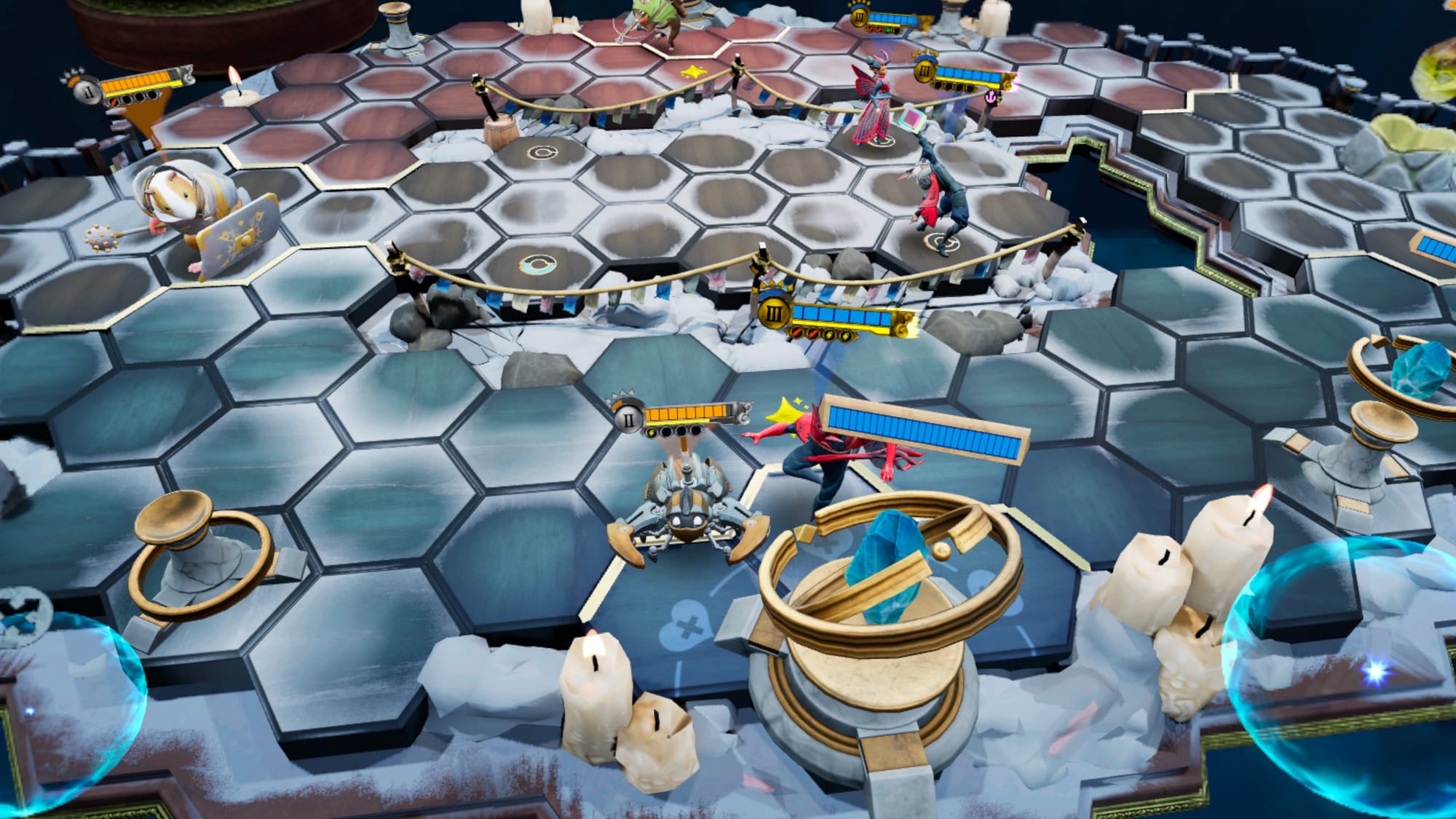Select the mechanical crab unit
Image resolution: width=1456 pixels, height=819 pixels.
(x=684, y=517)
